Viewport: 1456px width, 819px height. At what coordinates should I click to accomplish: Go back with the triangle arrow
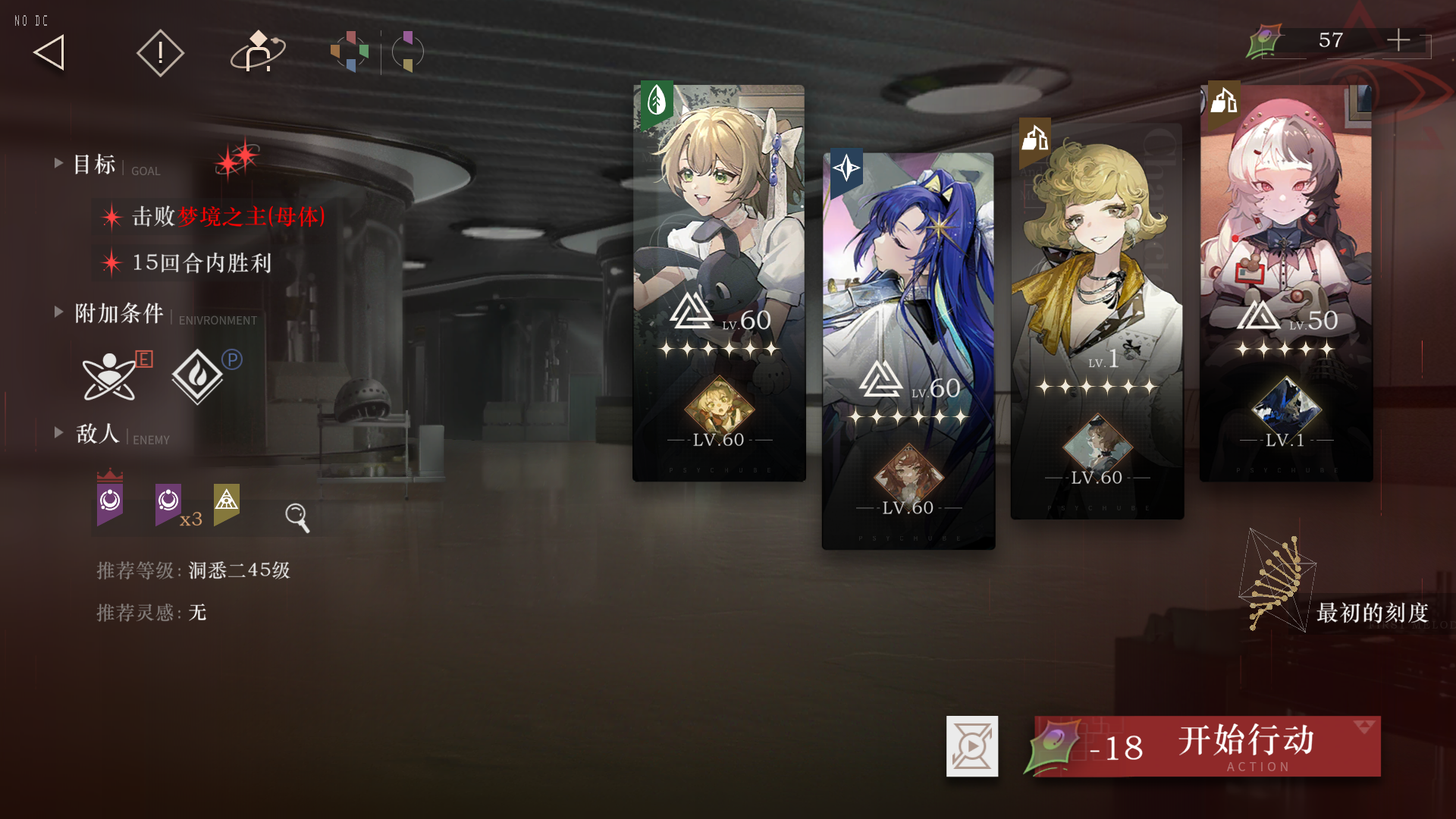coord(50,53)
